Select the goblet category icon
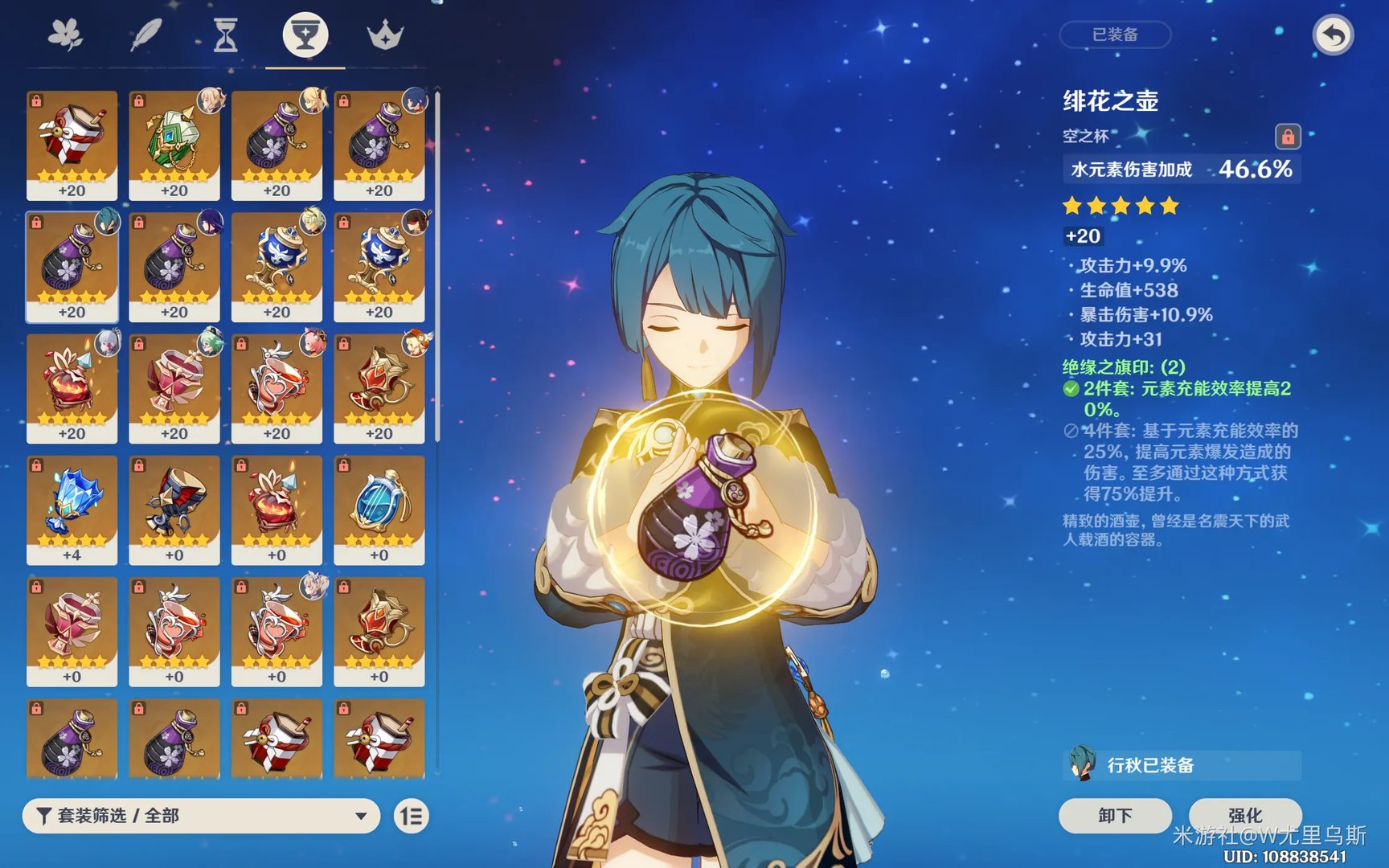The image size is (1389, 868). coord(305,34)
